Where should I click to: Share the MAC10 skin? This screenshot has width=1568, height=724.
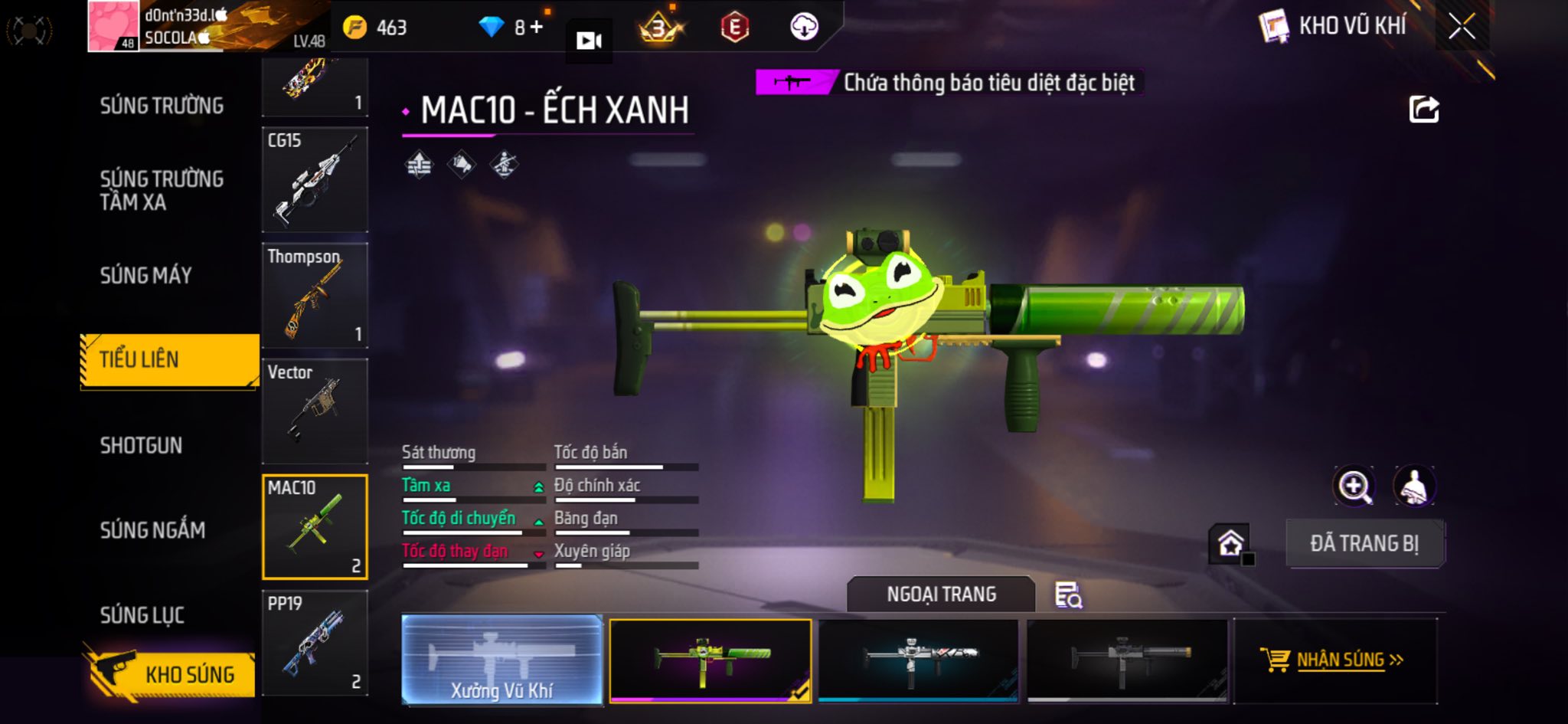(x=1423, y=110)
